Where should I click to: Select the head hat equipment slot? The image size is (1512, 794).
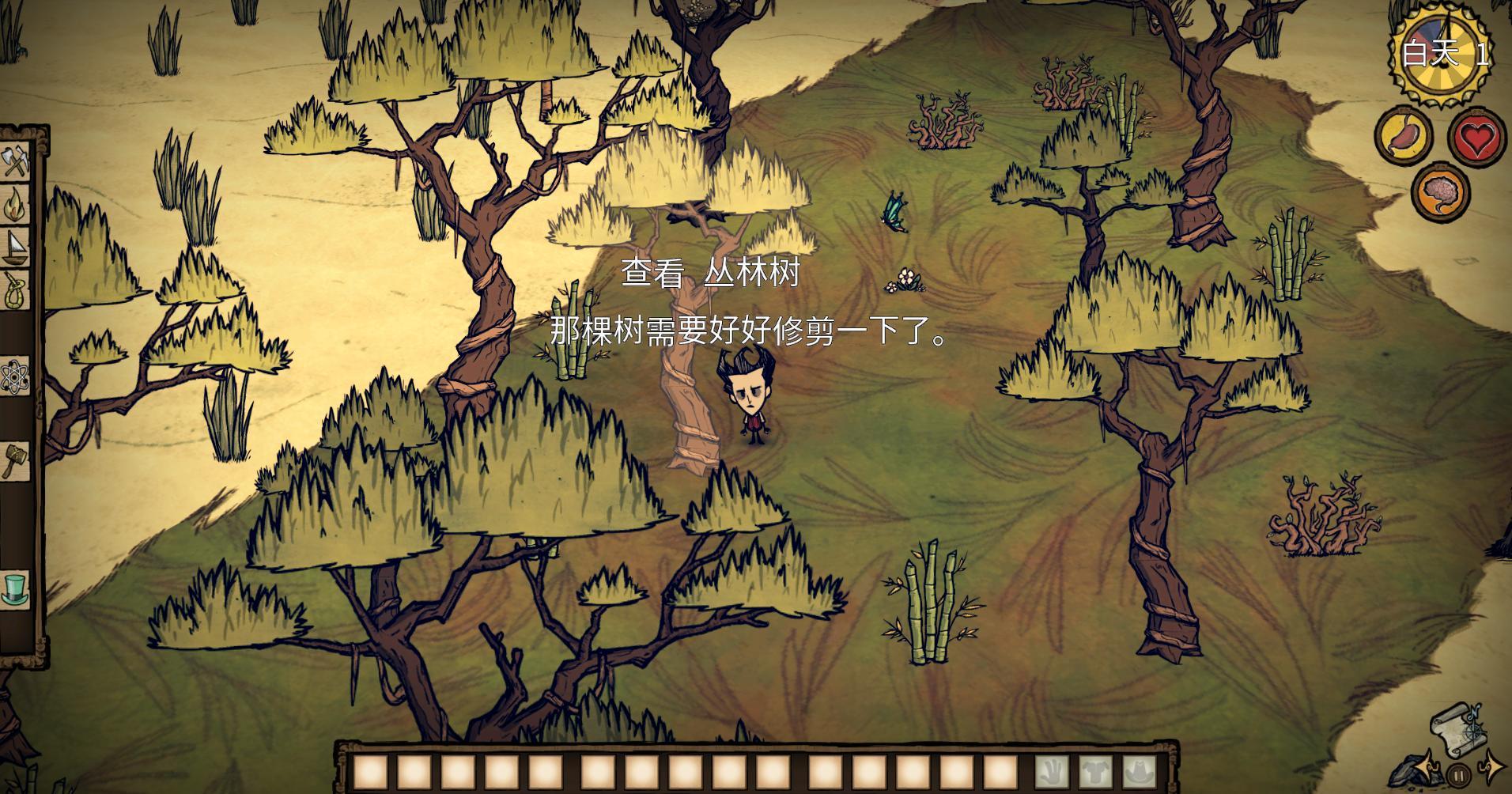pyautogui.click(x=1138, y=772)
